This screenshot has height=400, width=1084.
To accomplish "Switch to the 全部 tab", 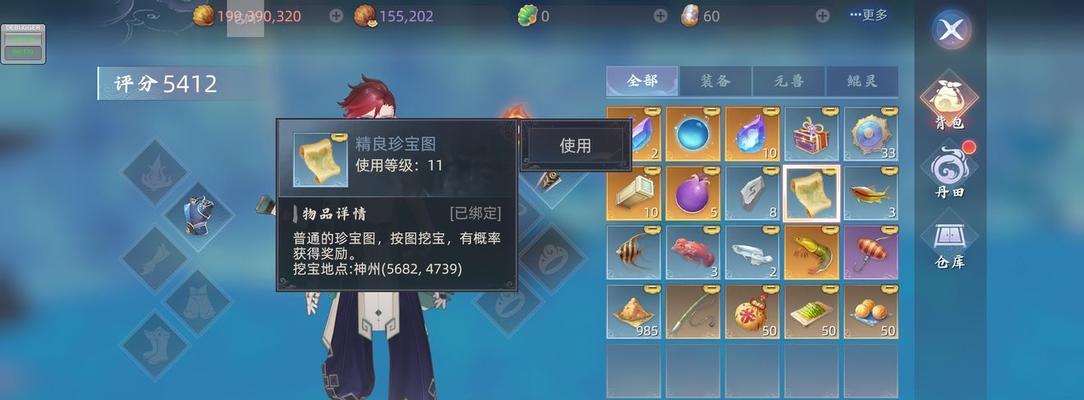I will tap(642, 82).
